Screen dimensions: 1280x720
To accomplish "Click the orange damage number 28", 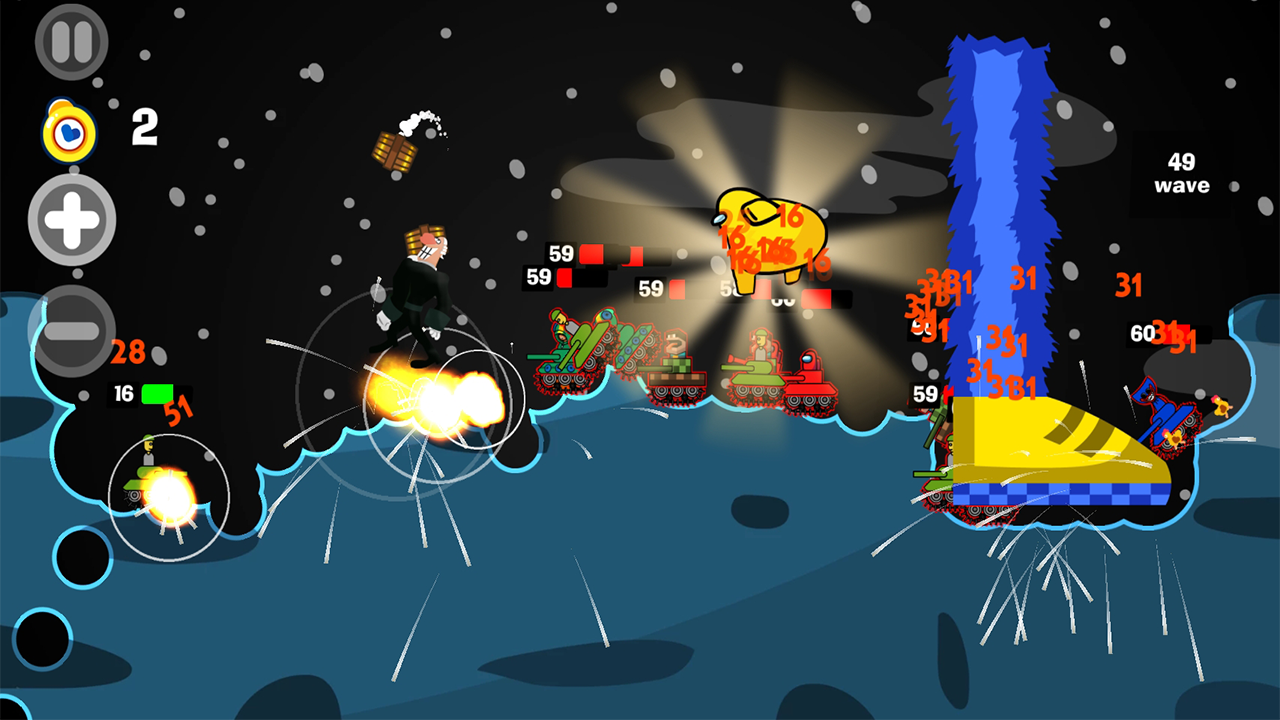I will 130,352.
